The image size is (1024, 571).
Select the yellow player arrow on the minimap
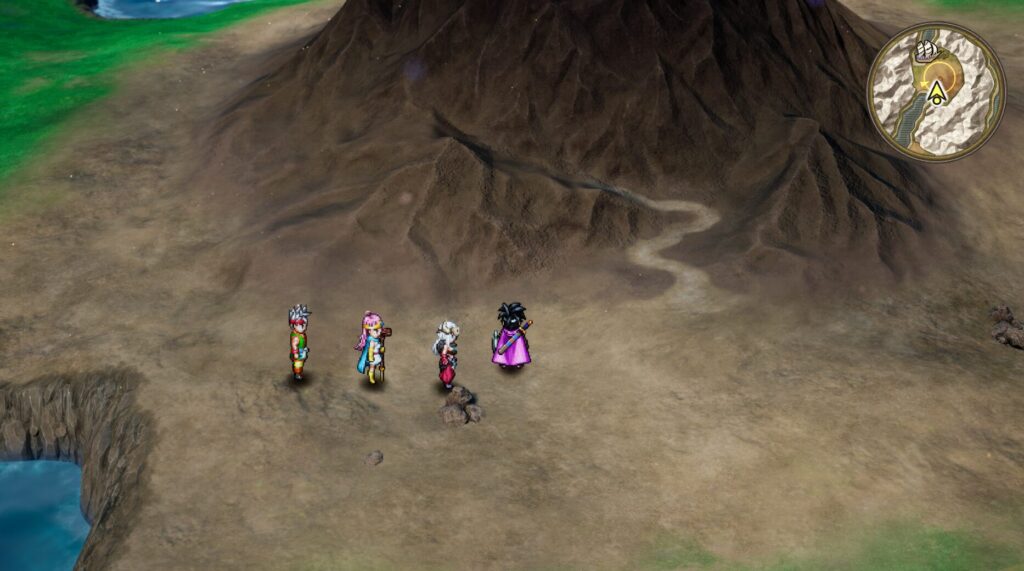tap(936, 93)
